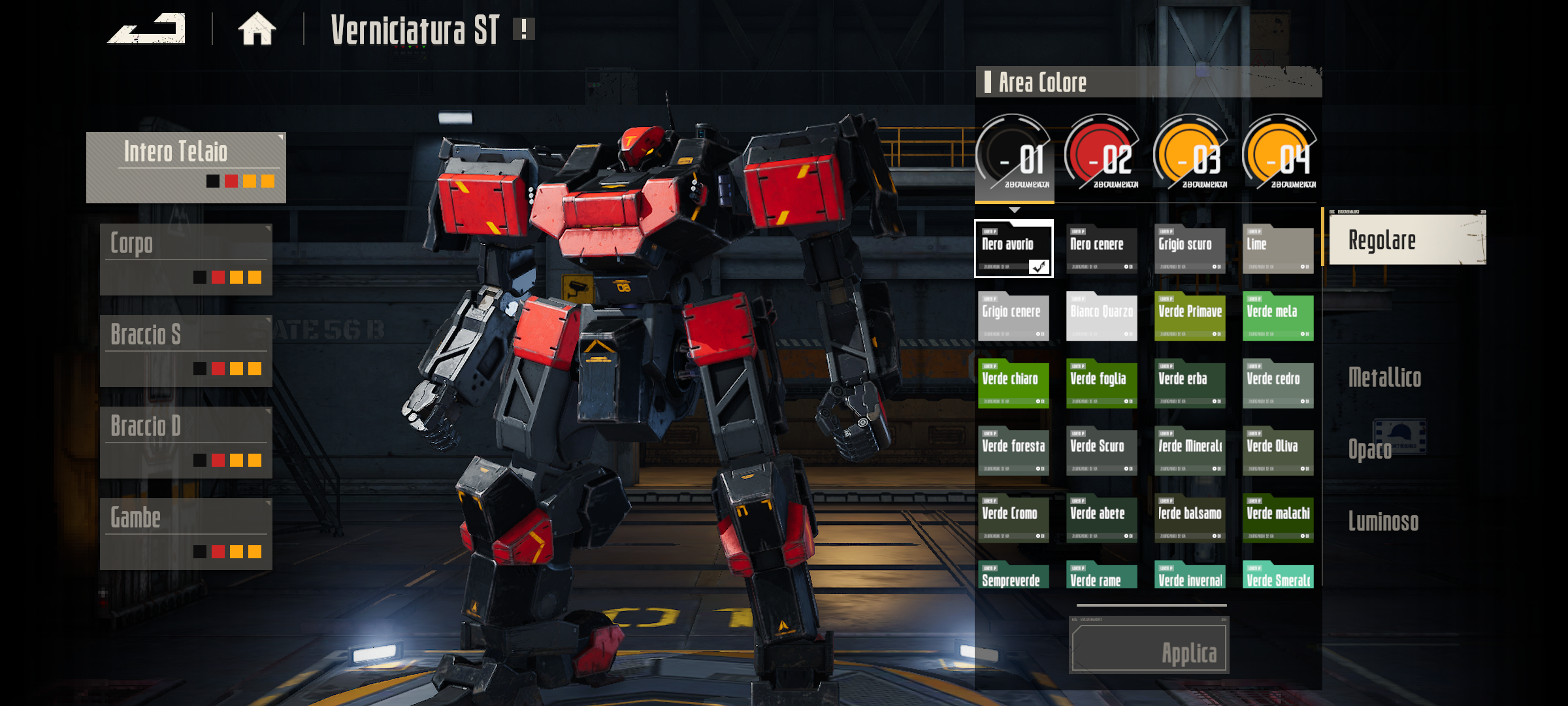Pick the Nero cenere color swatch

pos(1102,249)
